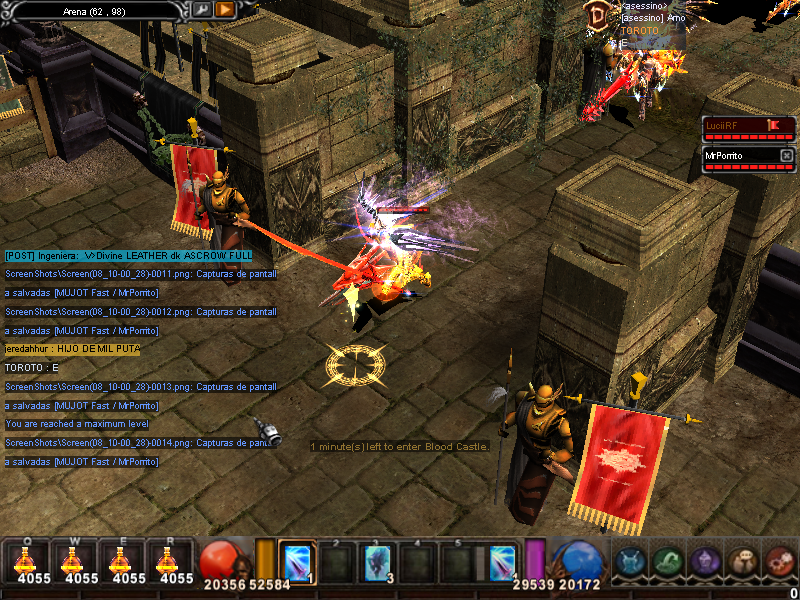Open the wrench settings button
Viewport: 800px width, 600px height.
pyautogui.click(x=202, y=9)
